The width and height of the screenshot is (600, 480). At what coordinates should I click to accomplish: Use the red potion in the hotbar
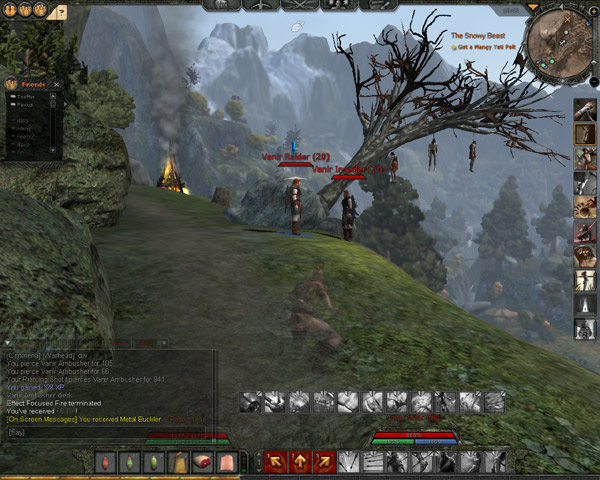tap(105, 462)
